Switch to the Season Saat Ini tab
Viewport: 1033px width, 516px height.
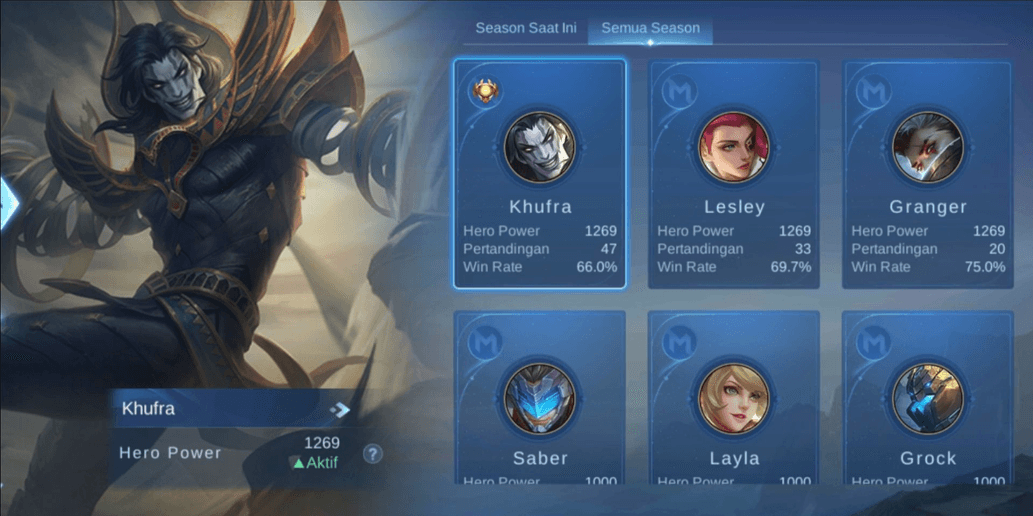click(525, 28)
